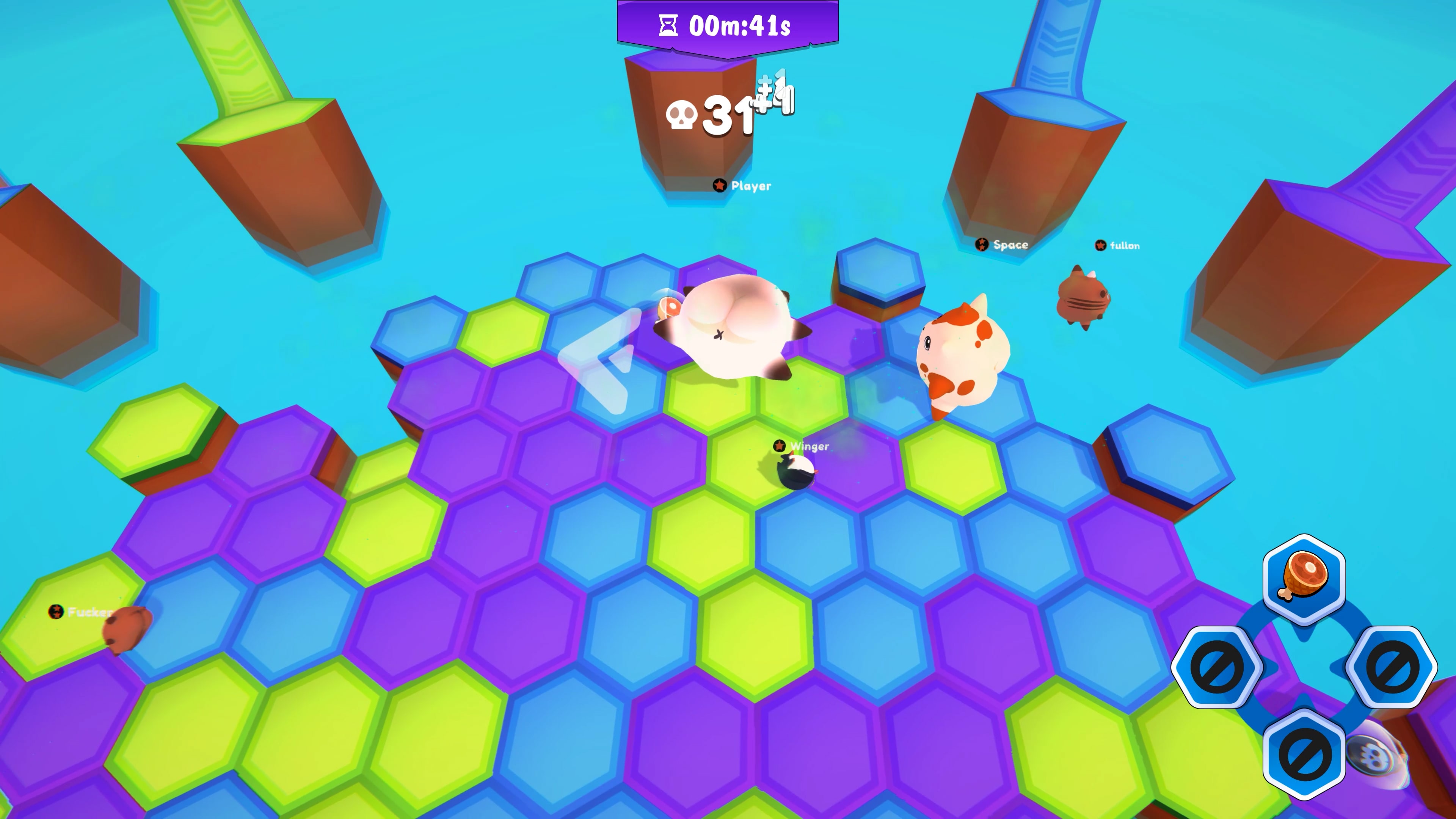This screenshot has height=819, width=1456.
Task: Click the star badge beside Winger
Action: click(780, 446)
